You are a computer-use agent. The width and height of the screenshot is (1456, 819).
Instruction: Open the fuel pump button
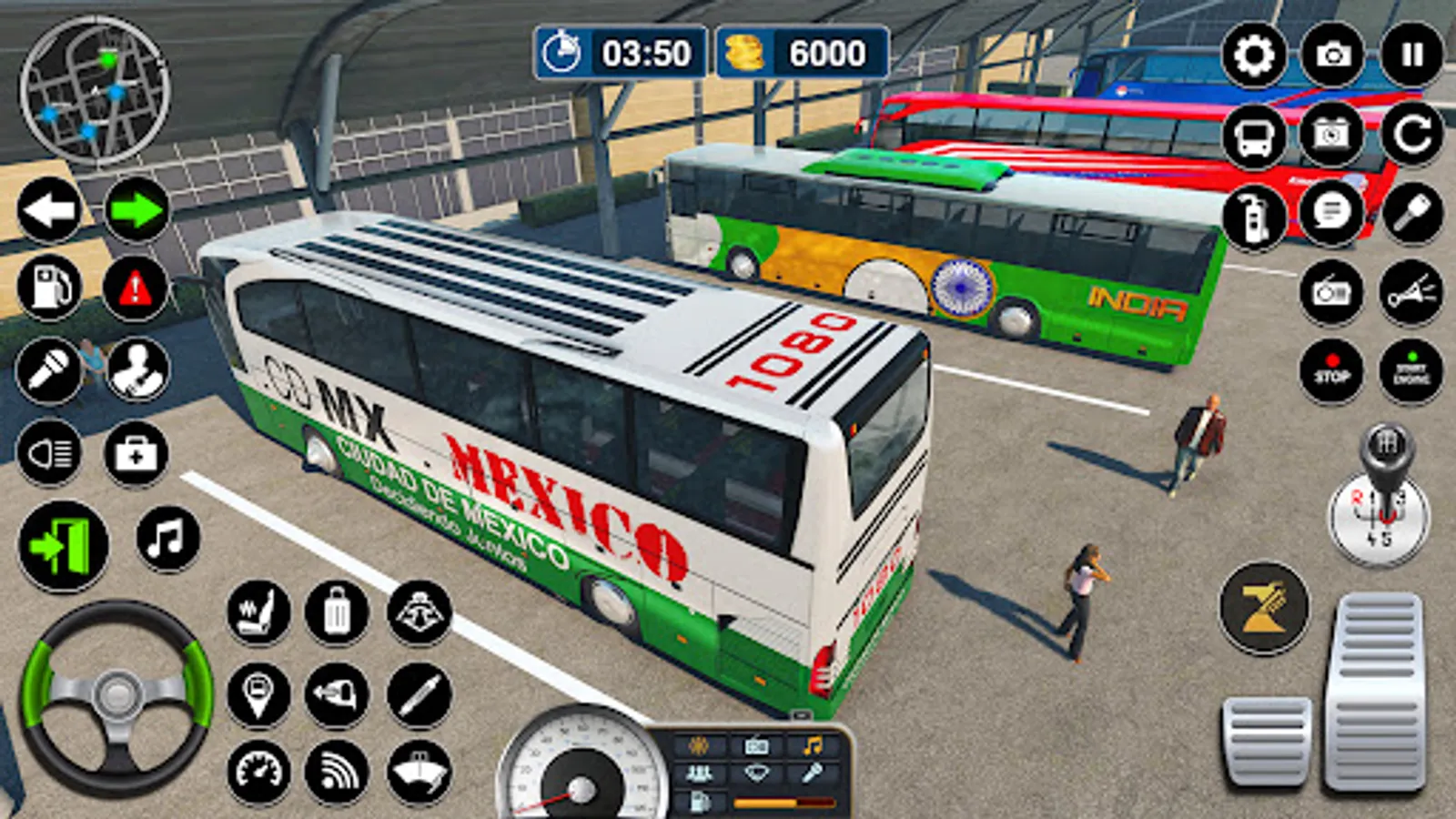coord(49,288)
